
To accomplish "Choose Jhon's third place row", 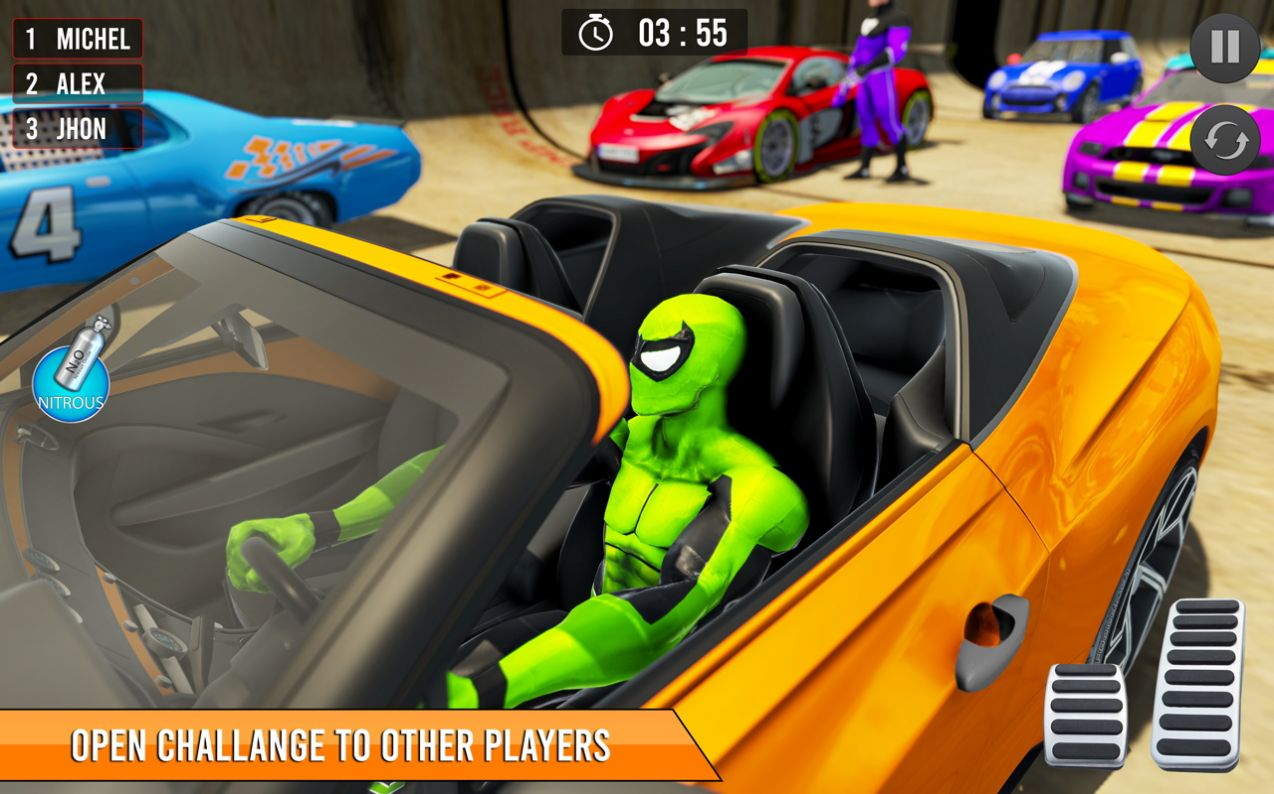I will 78,129.
